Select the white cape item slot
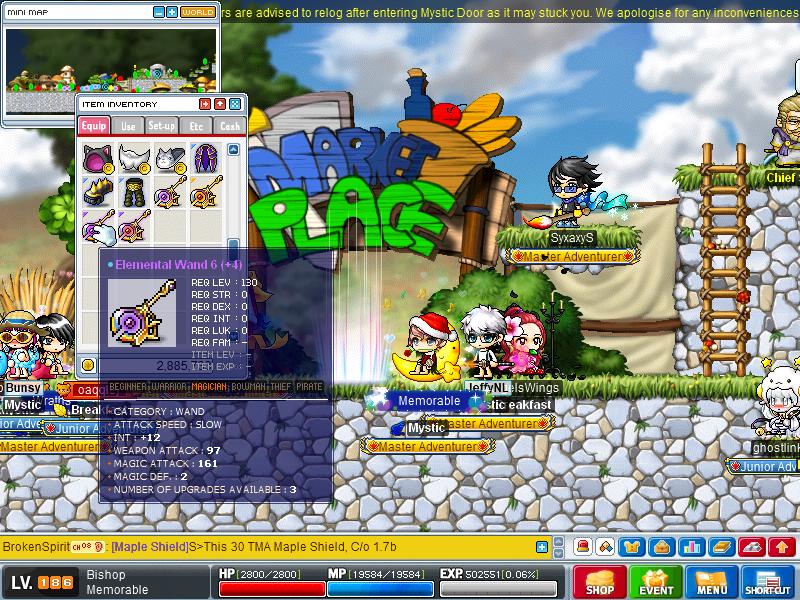800x600 pixels. 132,158
